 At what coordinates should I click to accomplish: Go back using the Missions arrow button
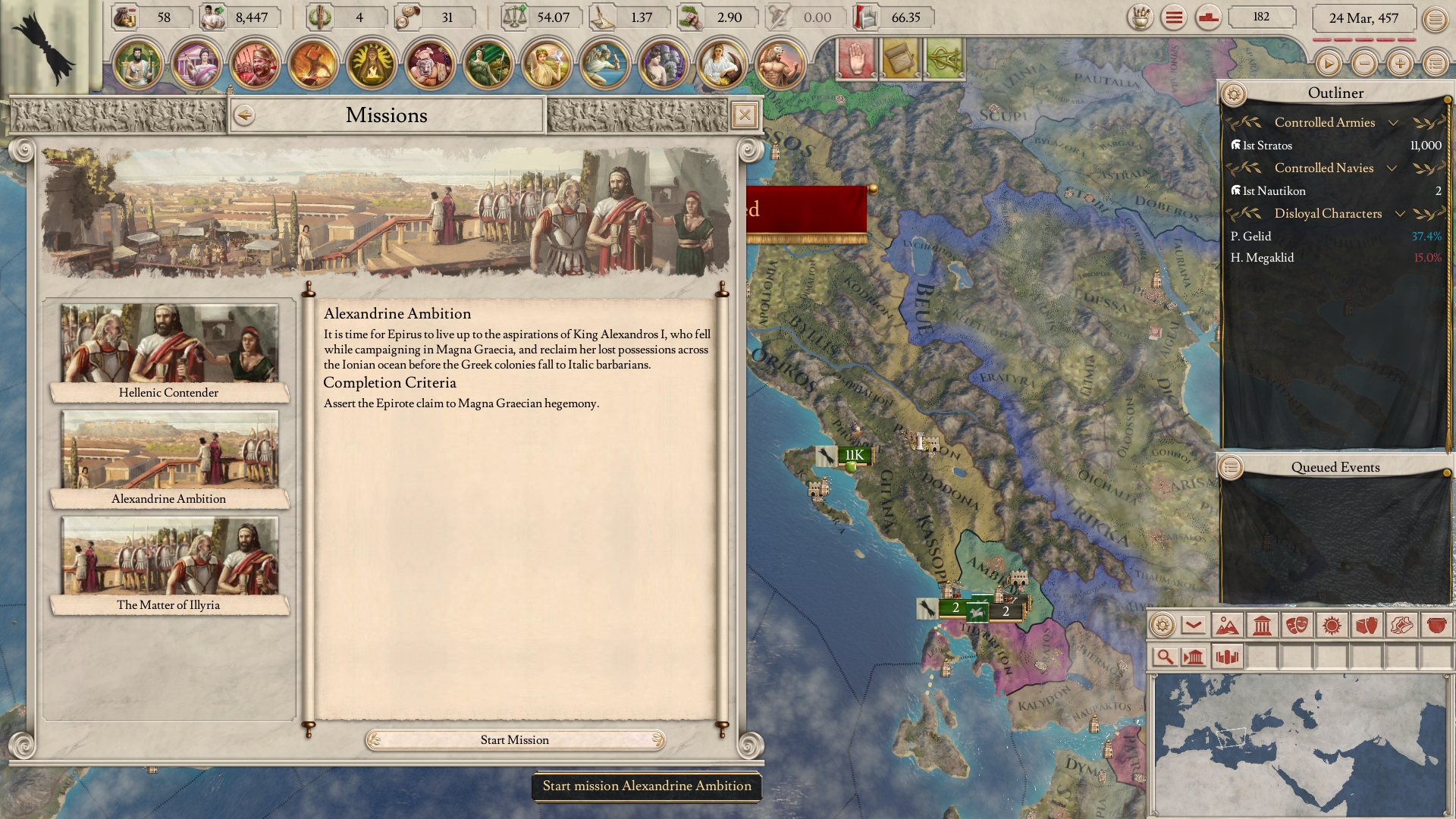(x=244, y=115)
